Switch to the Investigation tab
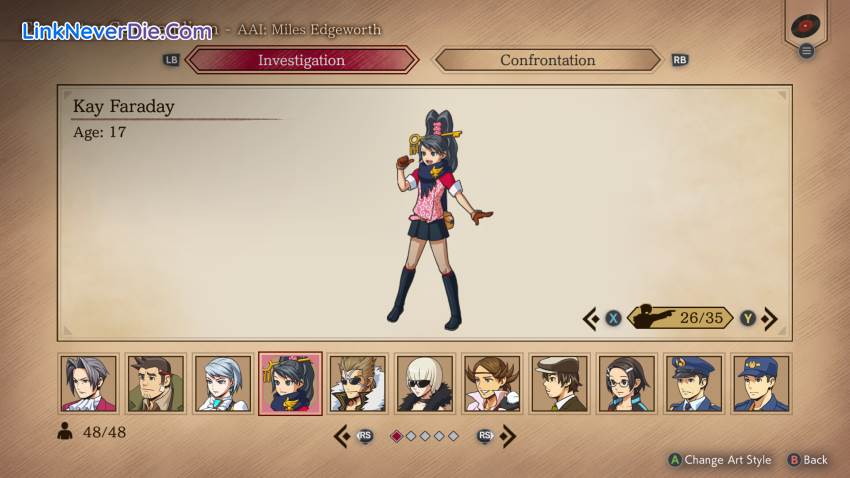850x478 pixels. point(301,60)
